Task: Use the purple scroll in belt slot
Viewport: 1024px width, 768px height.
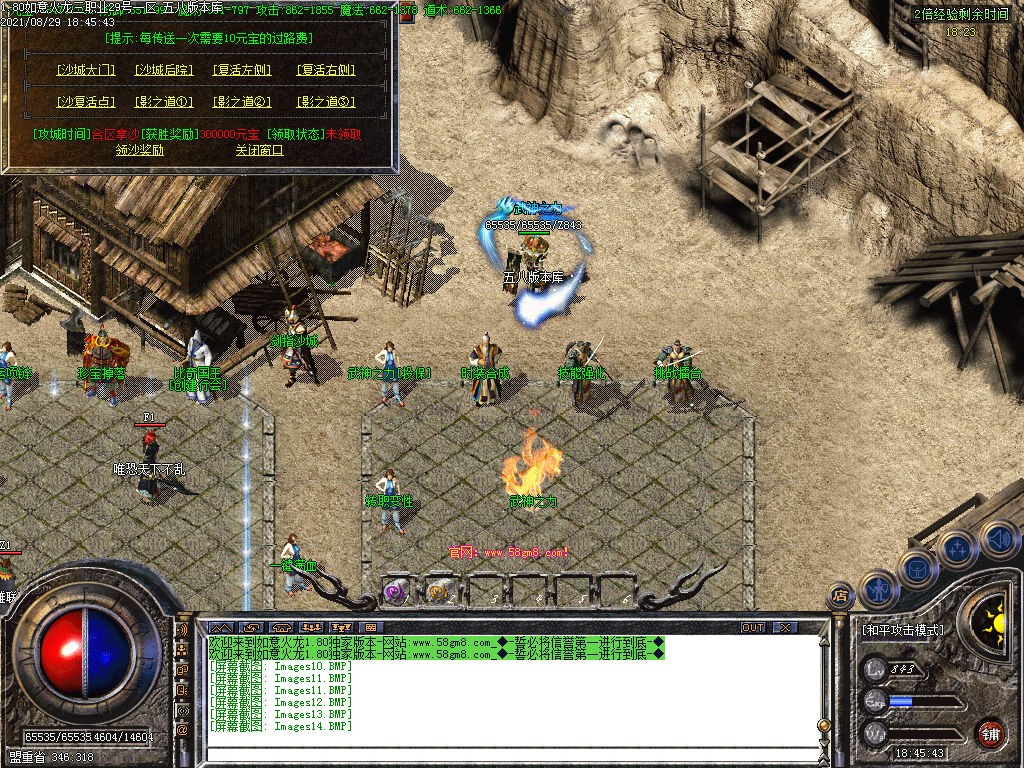Action: click(x=396, y=591)
